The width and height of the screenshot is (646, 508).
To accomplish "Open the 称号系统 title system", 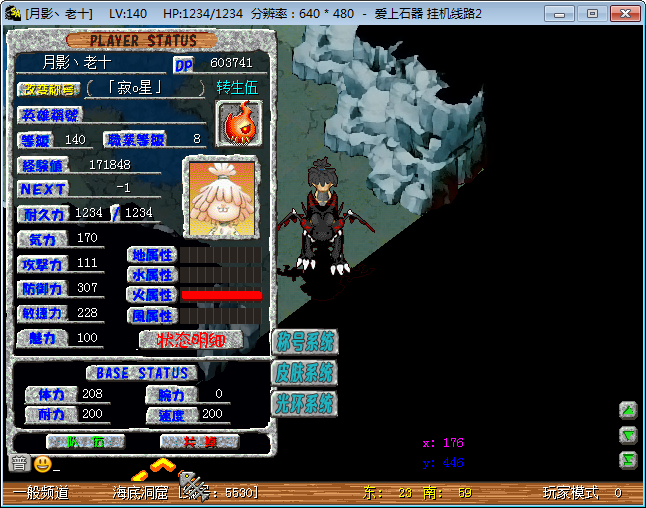I will (x=304, y=342).
